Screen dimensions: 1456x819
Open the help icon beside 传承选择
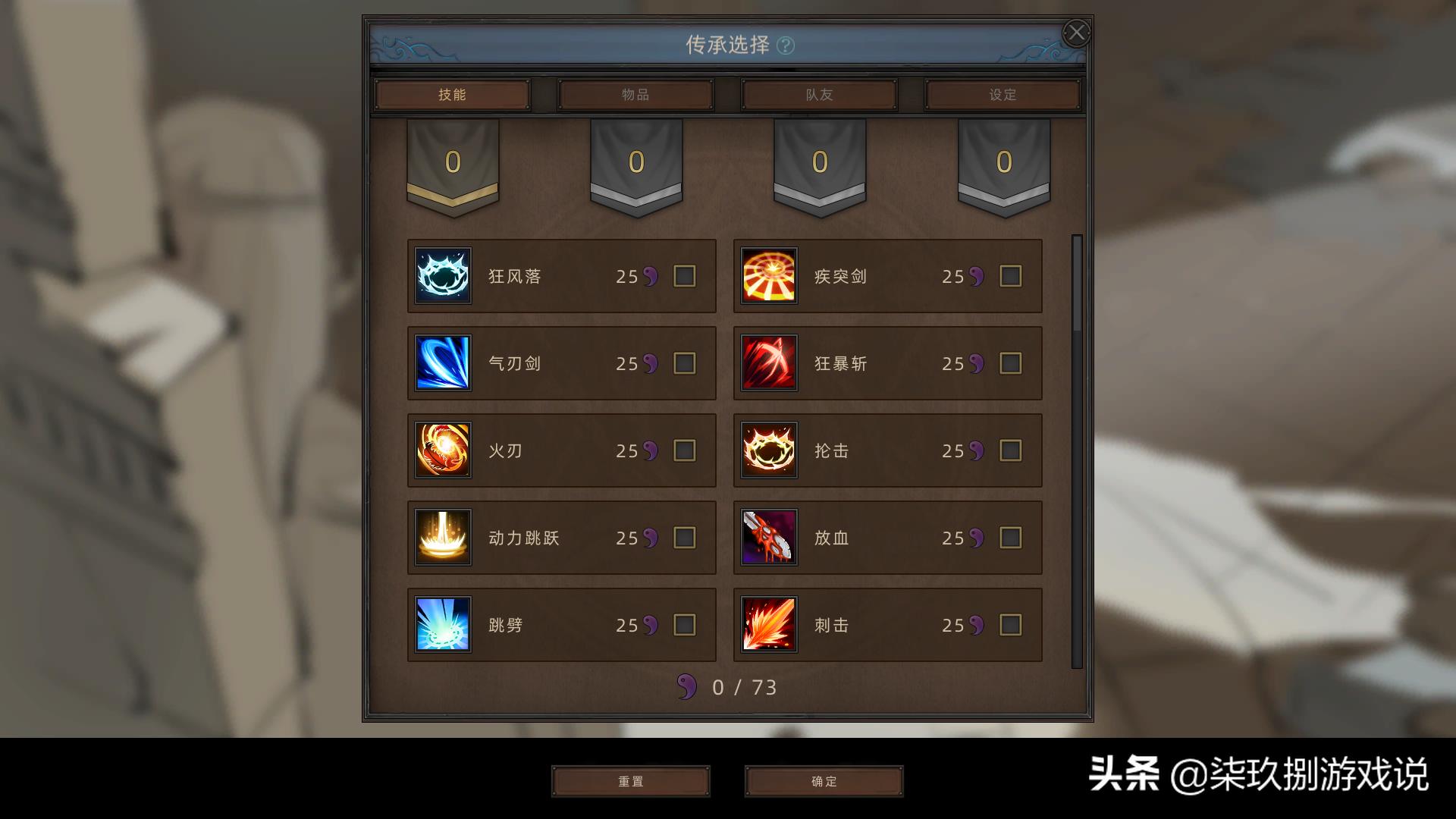(786, 45)
